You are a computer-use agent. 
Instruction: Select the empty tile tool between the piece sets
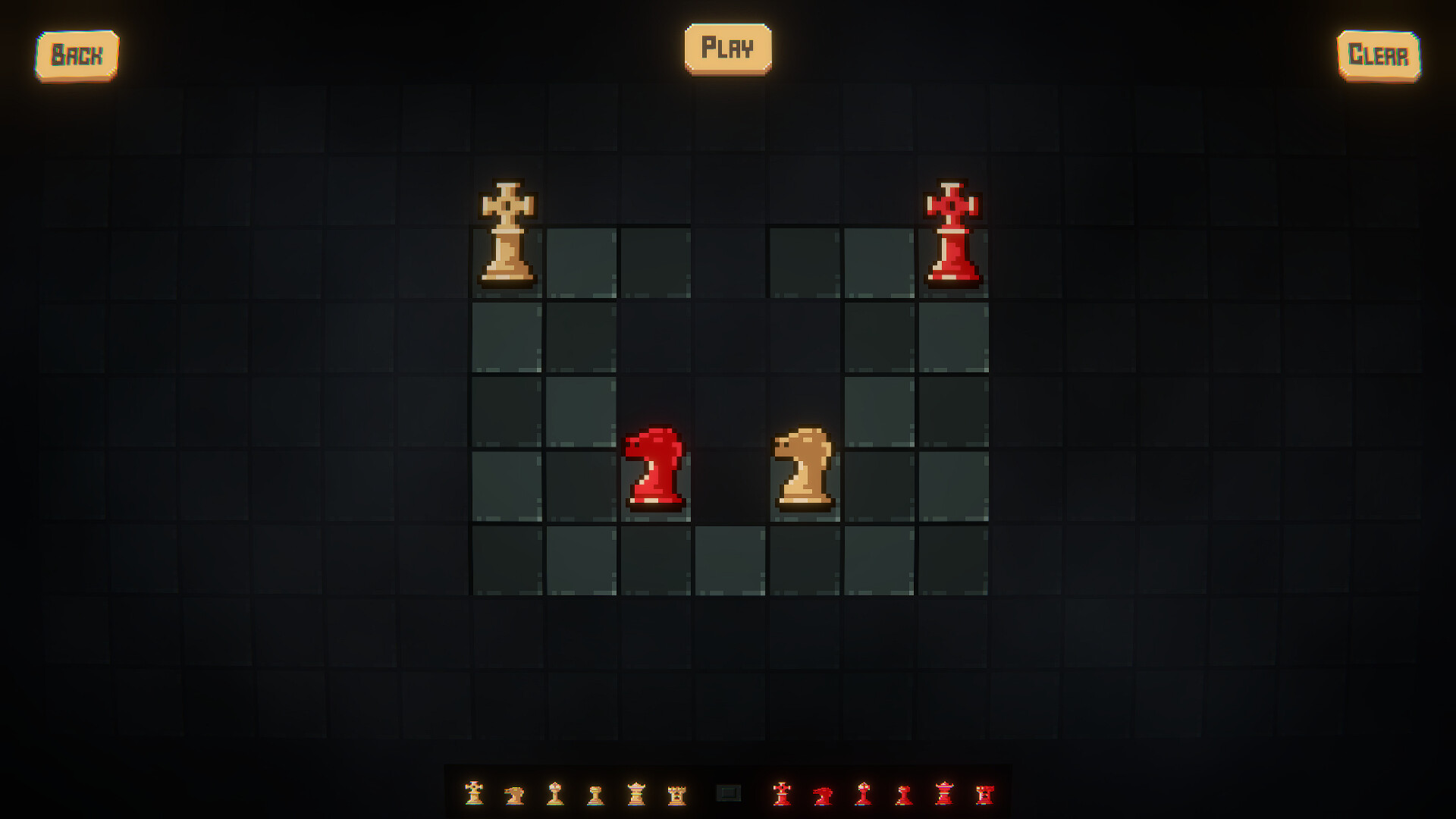point(730,792)
